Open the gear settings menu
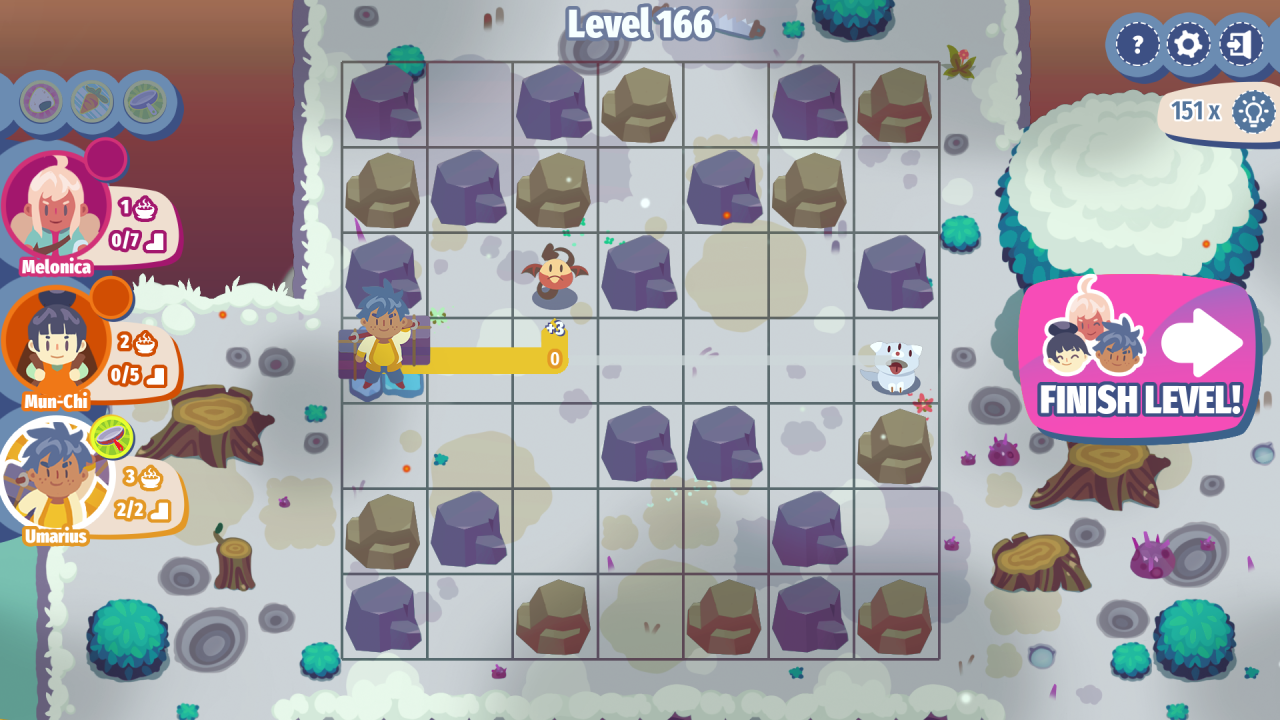 point(1189,44)
